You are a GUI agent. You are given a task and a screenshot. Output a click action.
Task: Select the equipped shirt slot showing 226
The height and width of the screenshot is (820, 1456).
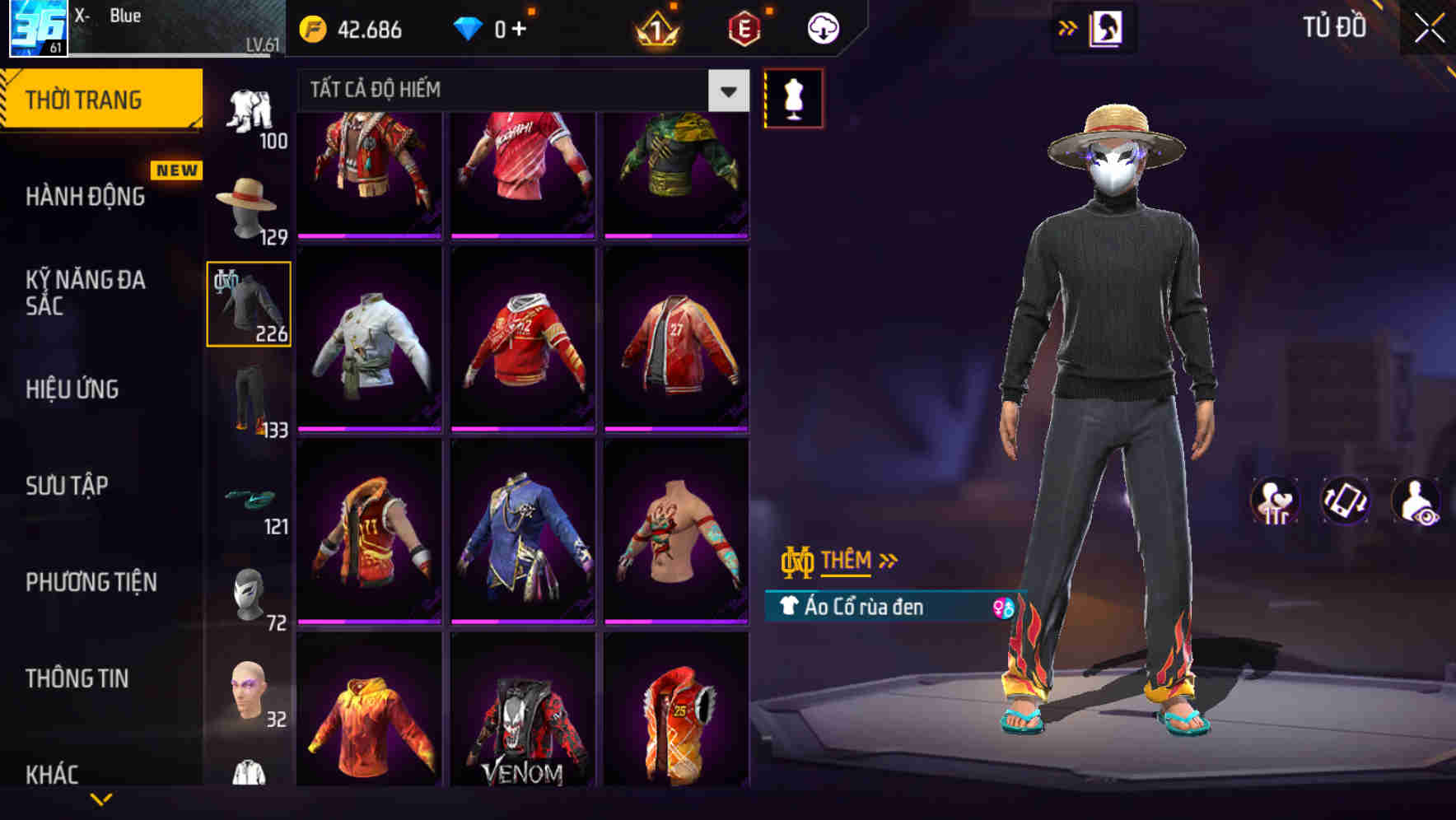(x=247, y=303)
